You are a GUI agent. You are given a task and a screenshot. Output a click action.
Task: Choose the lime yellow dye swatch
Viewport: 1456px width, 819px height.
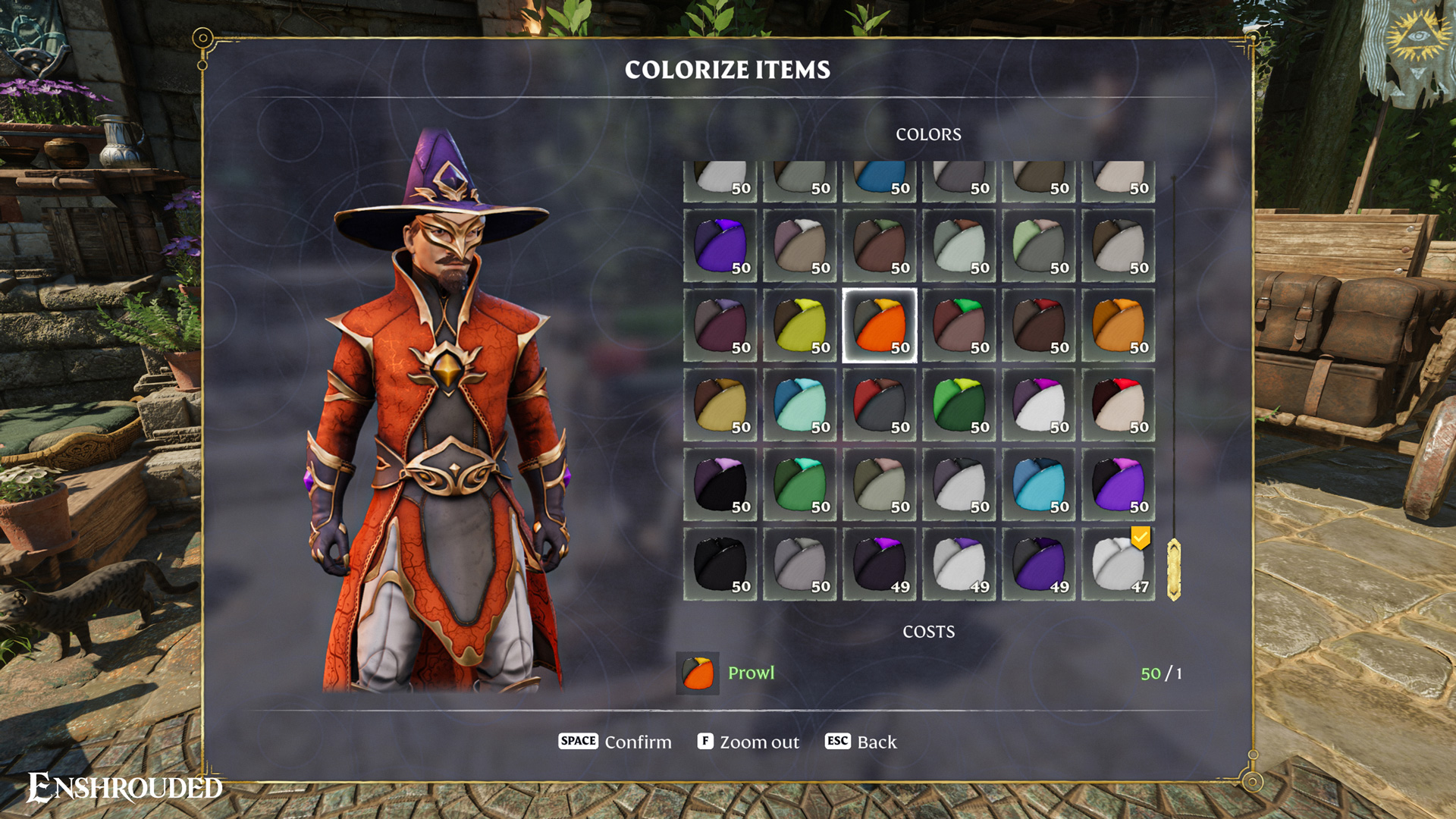[x=800, y=325]
